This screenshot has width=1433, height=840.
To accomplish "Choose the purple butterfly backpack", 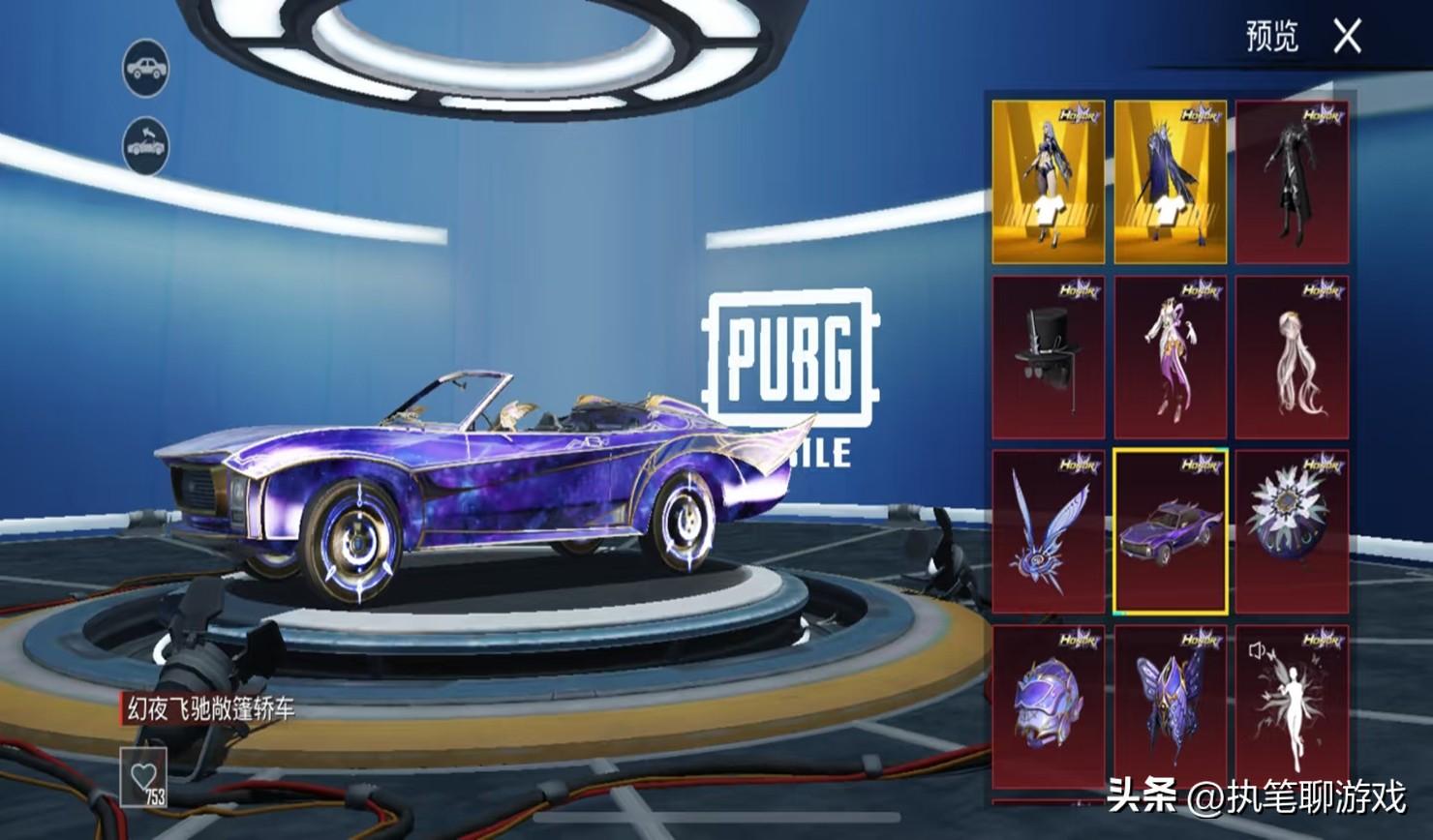I will 1170,705.
